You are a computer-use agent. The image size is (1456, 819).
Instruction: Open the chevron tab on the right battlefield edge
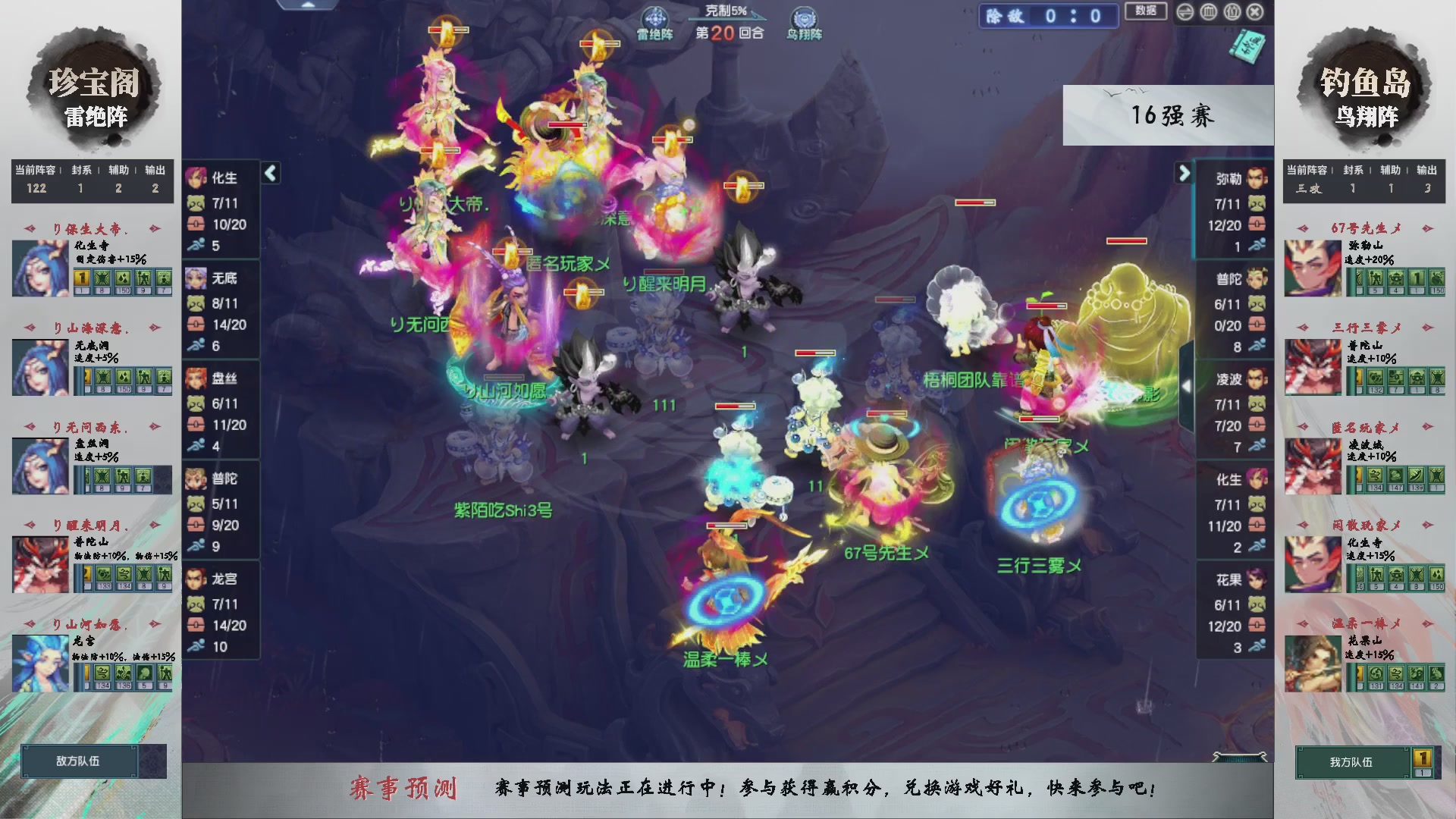coord(1186,385)
